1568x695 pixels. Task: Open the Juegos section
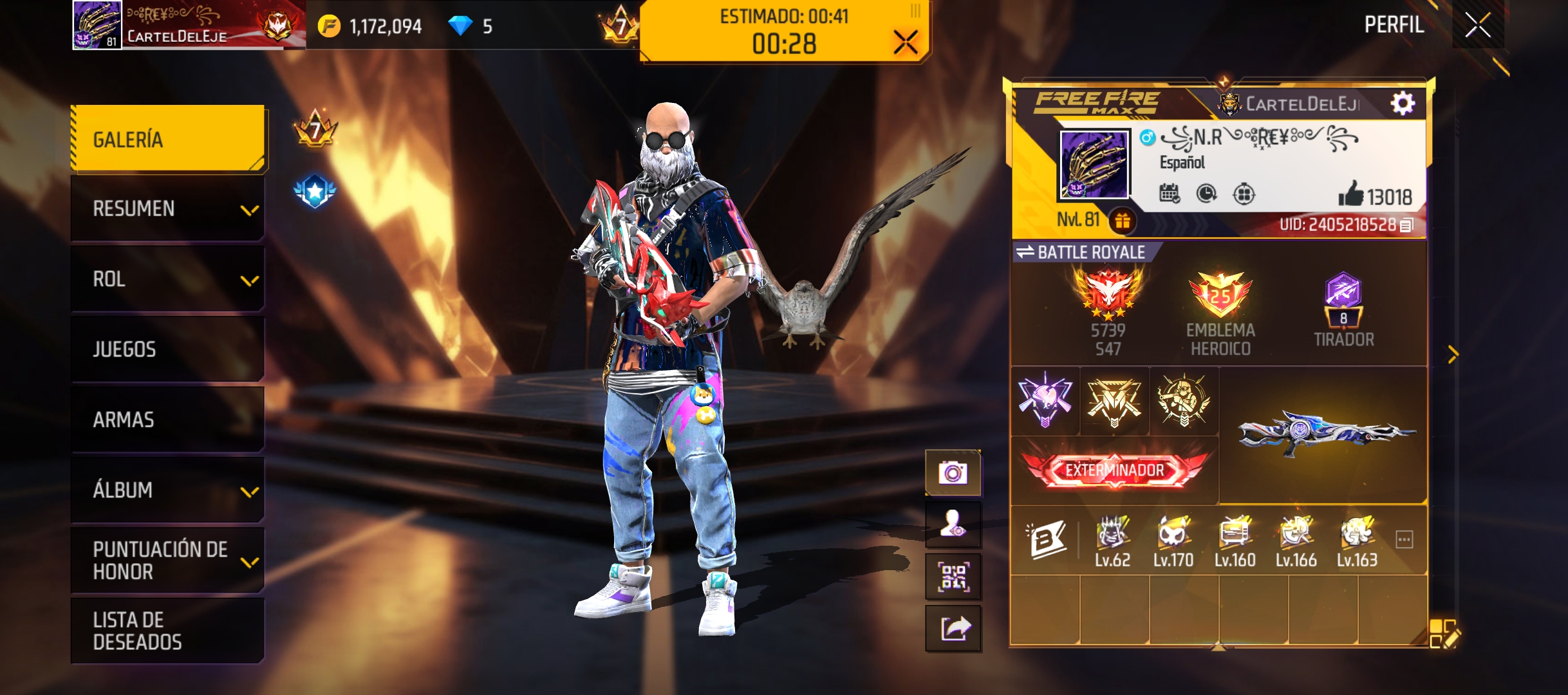169,349
